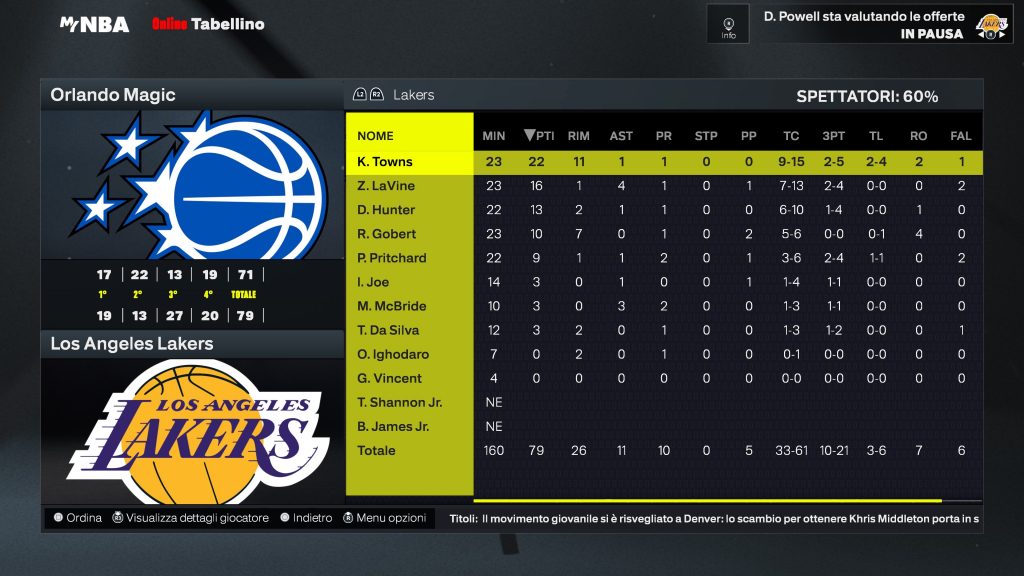1024x576 pixels.
Task: Sort players by NOME header
Action: pos(376,136)
